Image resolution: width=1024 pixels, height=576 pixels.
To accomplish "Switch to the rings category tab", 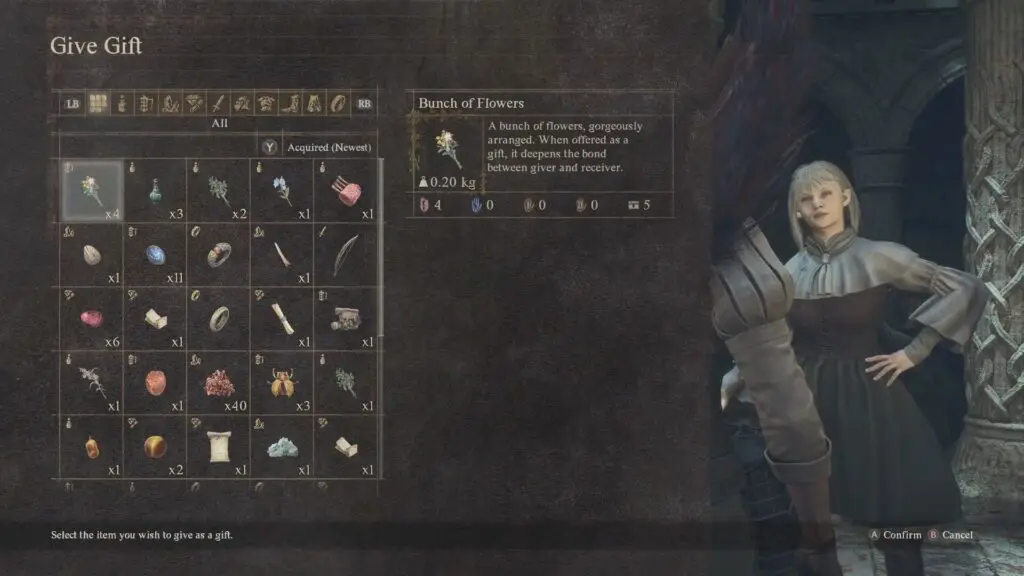I will coord(338,102).
